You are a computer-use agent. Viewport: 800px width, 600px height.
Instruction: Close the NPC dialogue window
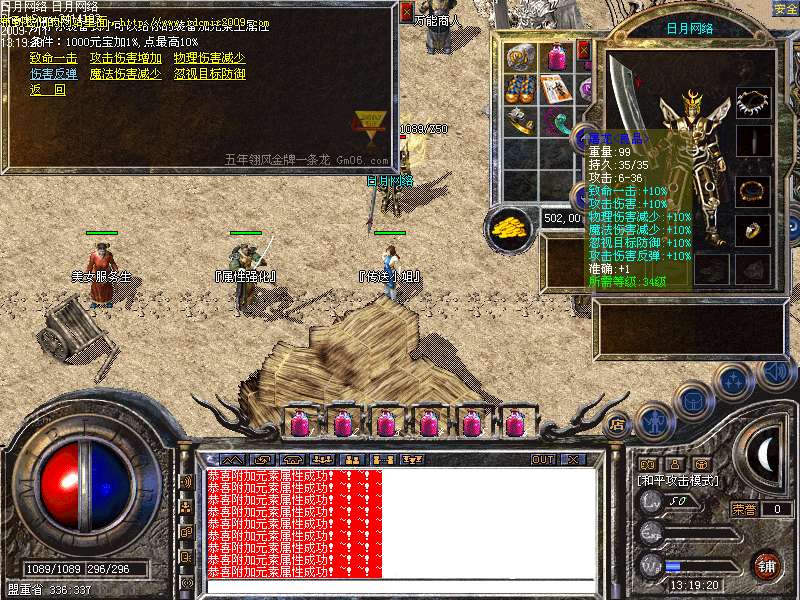pyautogui.click(x=406, y=12)
